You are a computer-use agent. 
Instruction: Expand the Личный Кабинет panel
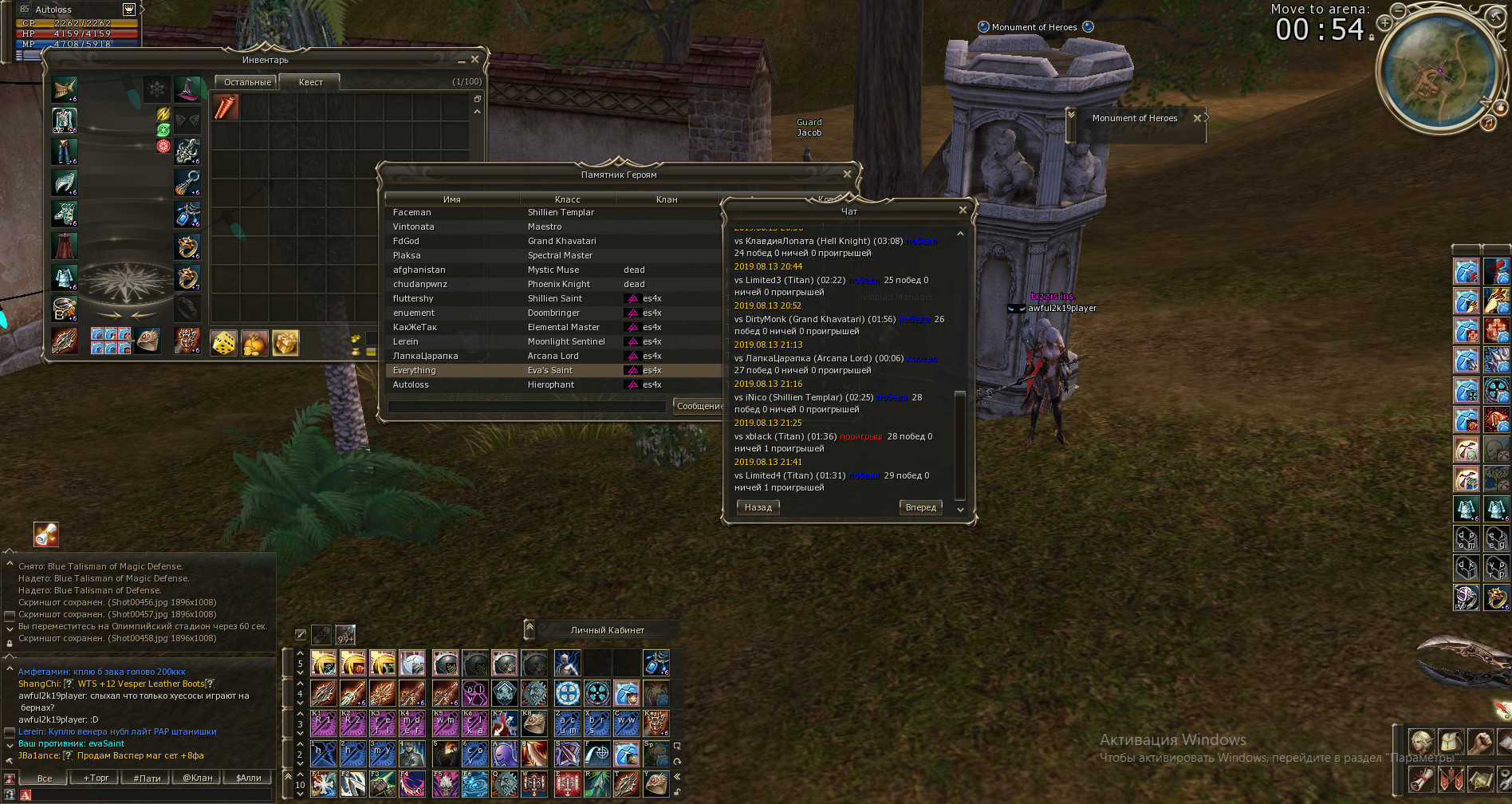(529, 629)
